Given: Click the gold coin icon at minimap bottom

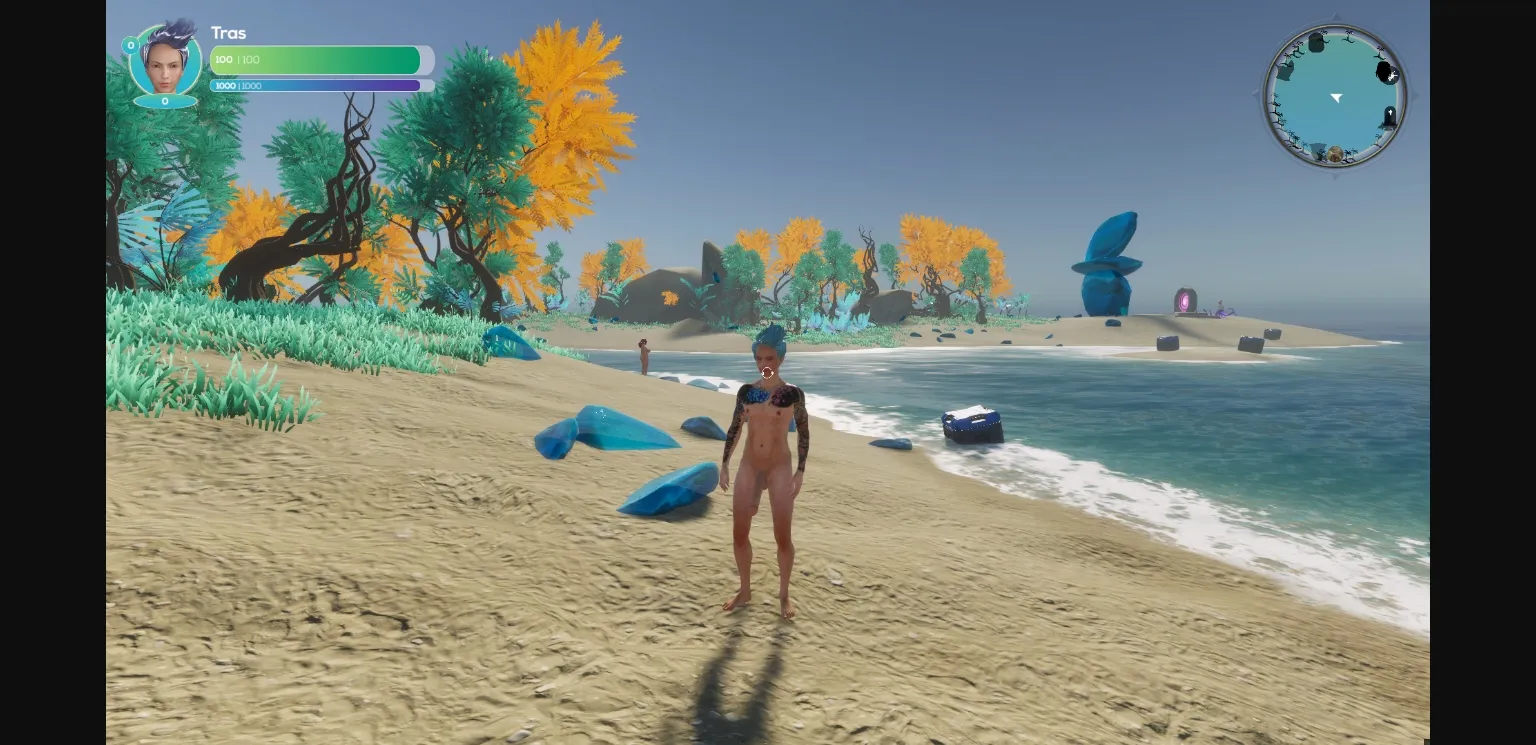Looking at the screenshot, I should coord(1335,153).
